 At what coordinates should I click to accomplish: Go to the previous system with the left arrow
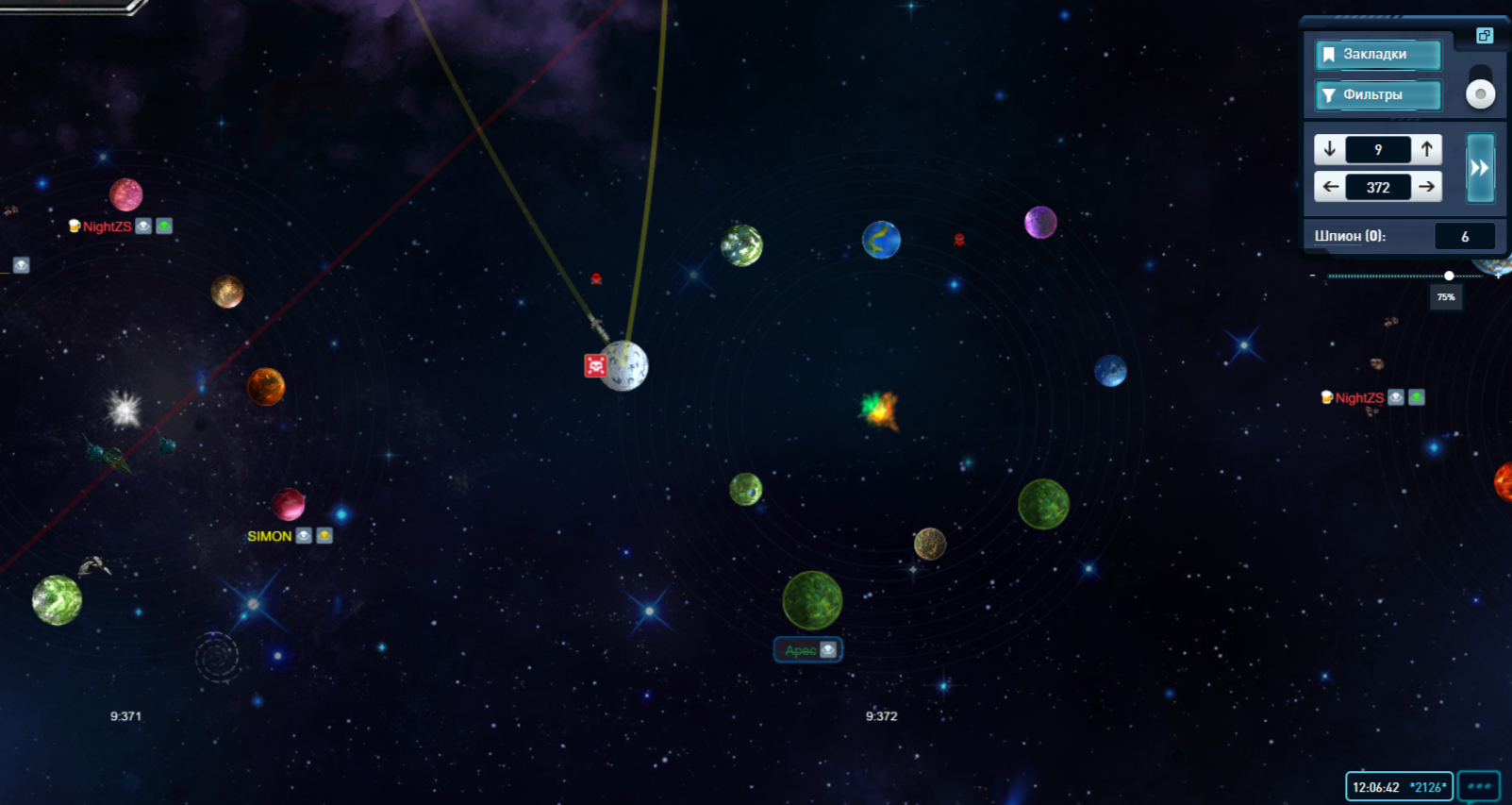pyautogui.click(x=1330, y=187)
